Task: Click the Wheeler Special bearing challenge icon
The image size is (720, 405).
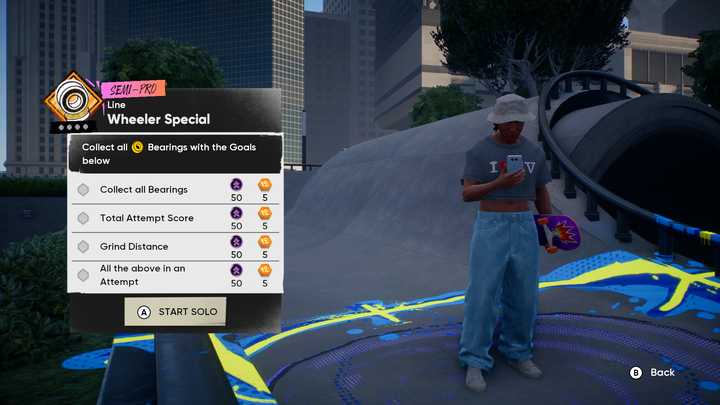Action: pos(71,103)
